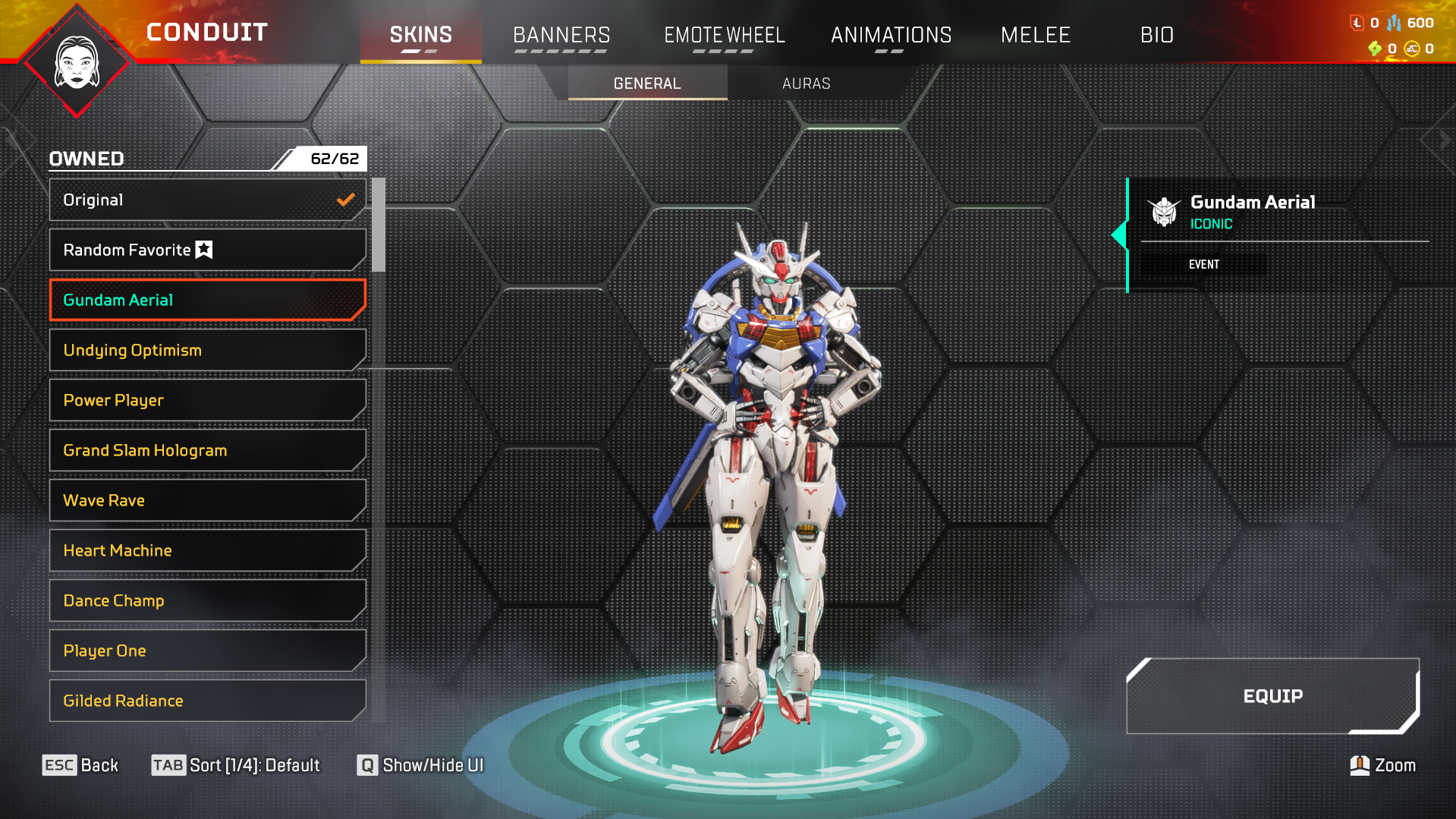Click the skin list scrollbar
Viewport: 1456px width, 819px height.
tap(379, 225)
